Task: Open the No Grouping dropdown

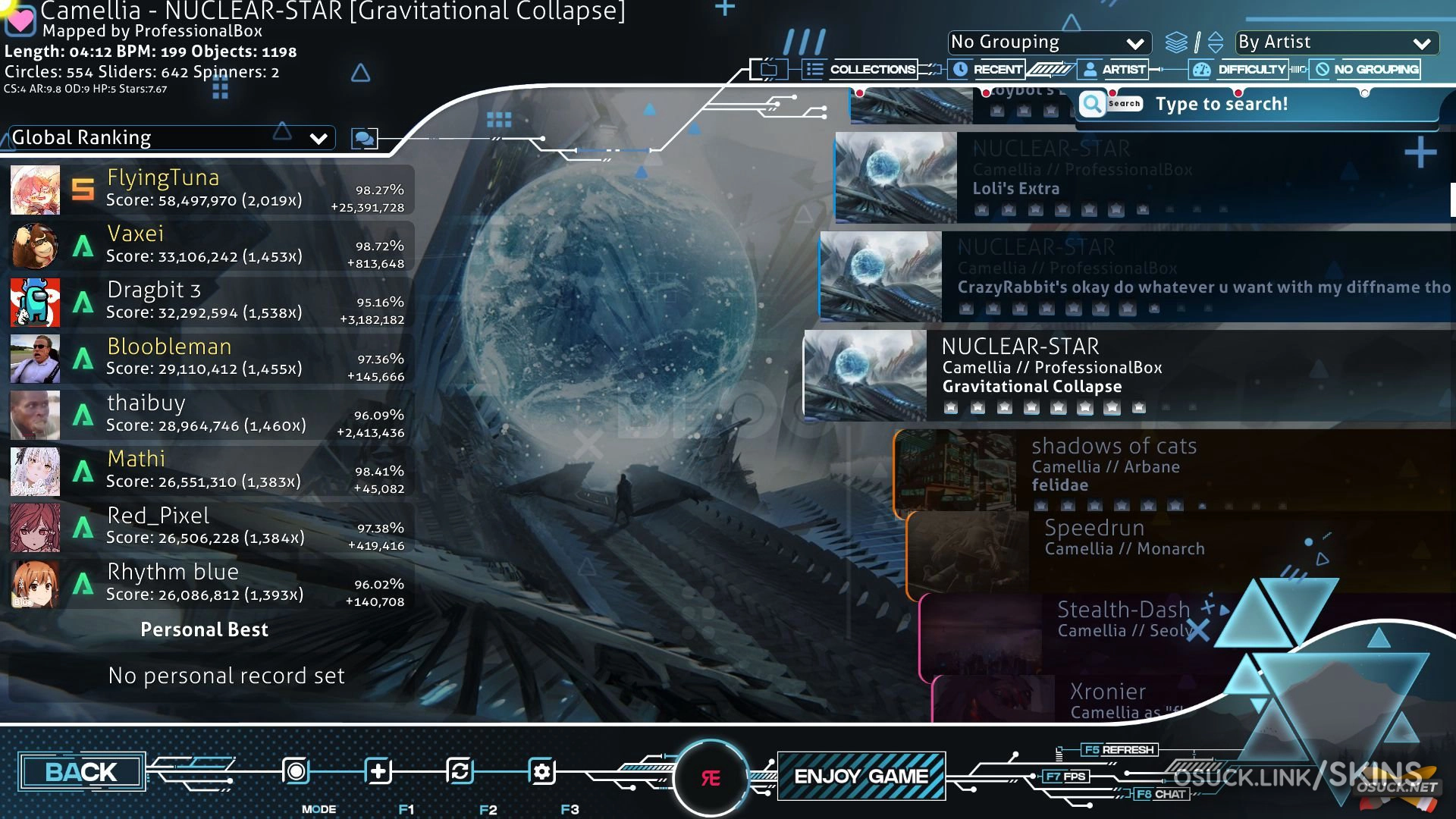Action: point(1048,42)
